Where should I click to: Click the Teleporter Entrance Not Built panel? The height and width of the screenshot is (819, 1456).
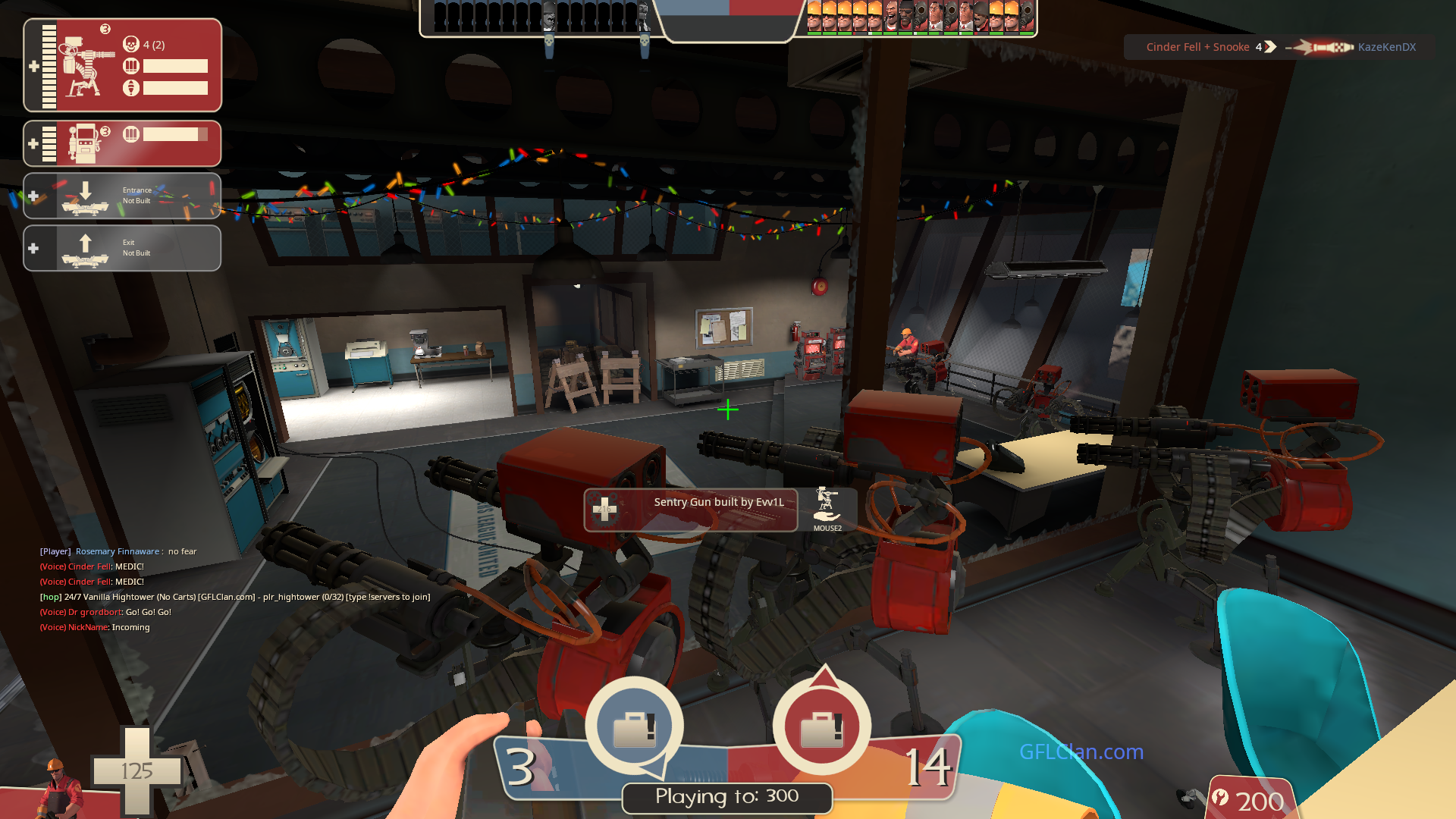pos(122,196)
